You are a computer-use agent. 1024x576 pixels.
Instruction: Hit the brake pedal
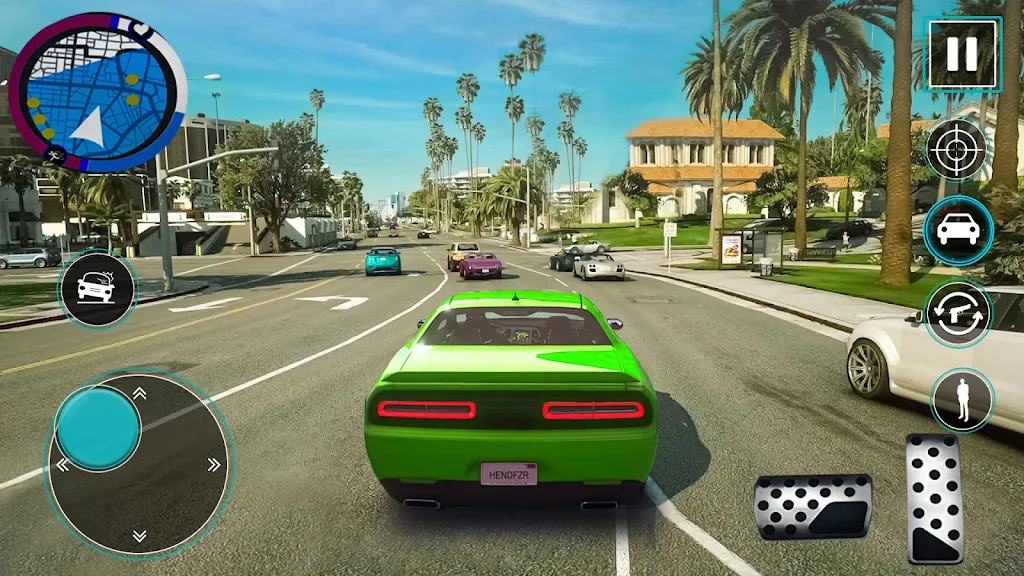point(812,506)
